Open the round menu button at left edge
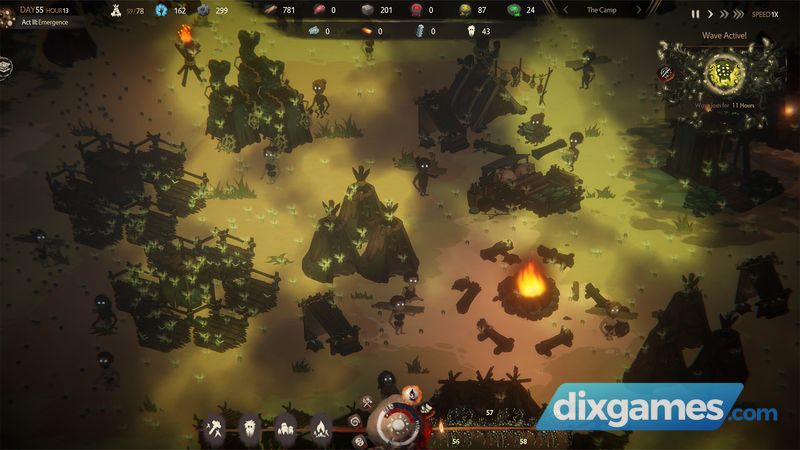The image size is (800, 450). (5, 66)
